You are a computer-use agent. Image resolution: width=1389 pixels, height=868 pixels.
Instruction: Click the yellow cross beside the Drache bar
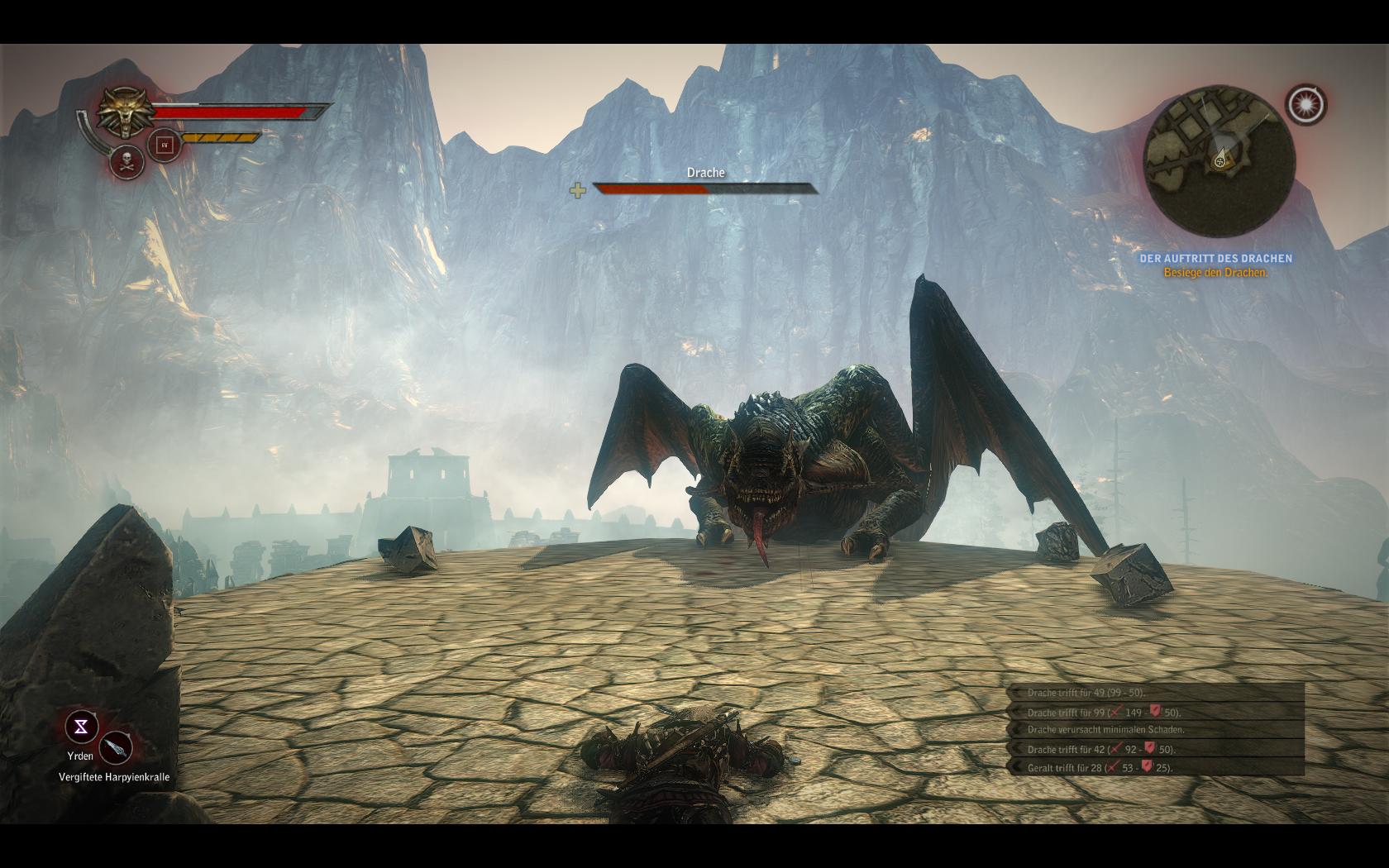(578, 191)
